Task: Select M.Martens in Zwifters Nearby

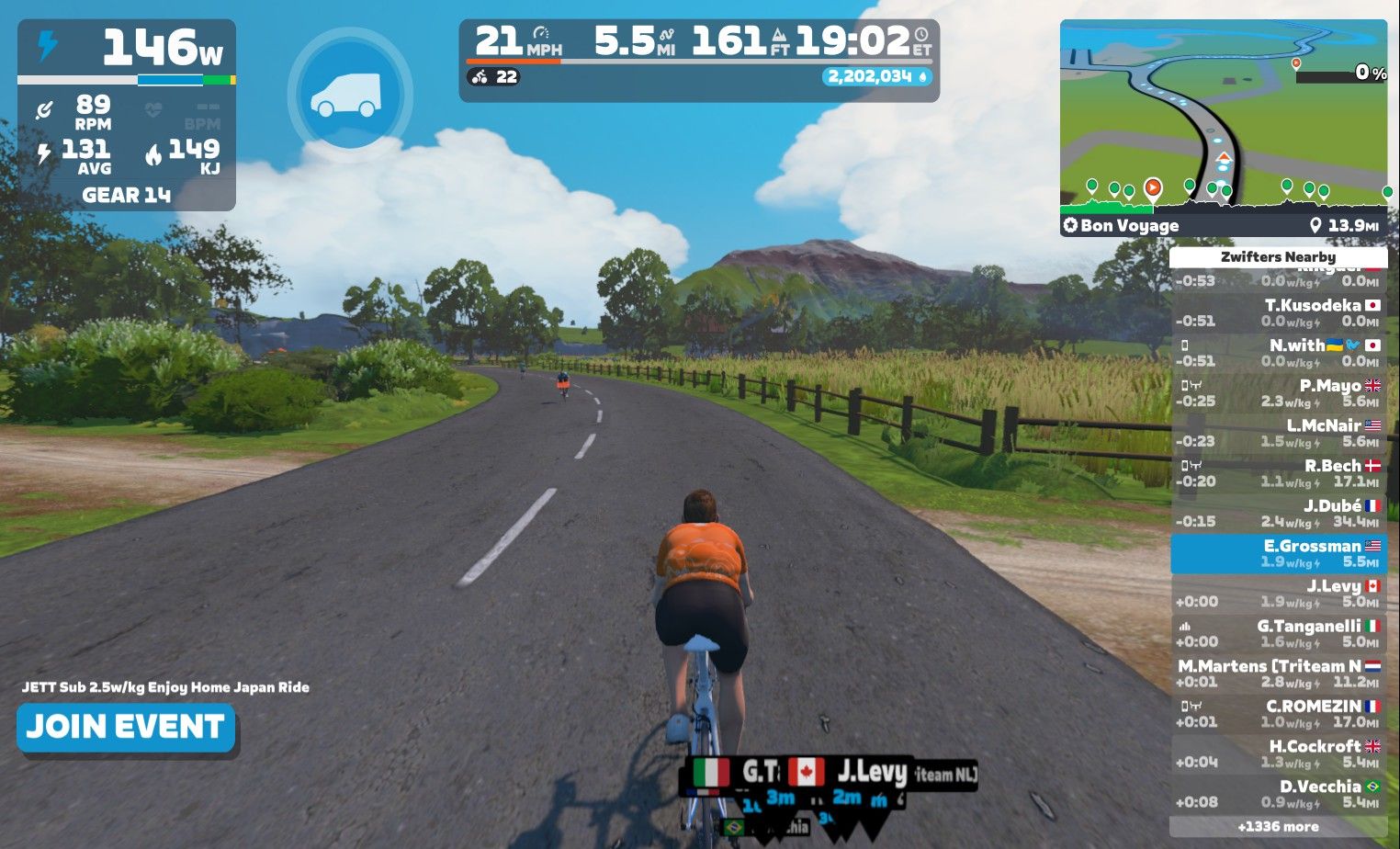Action: [x=1279, y=674]
